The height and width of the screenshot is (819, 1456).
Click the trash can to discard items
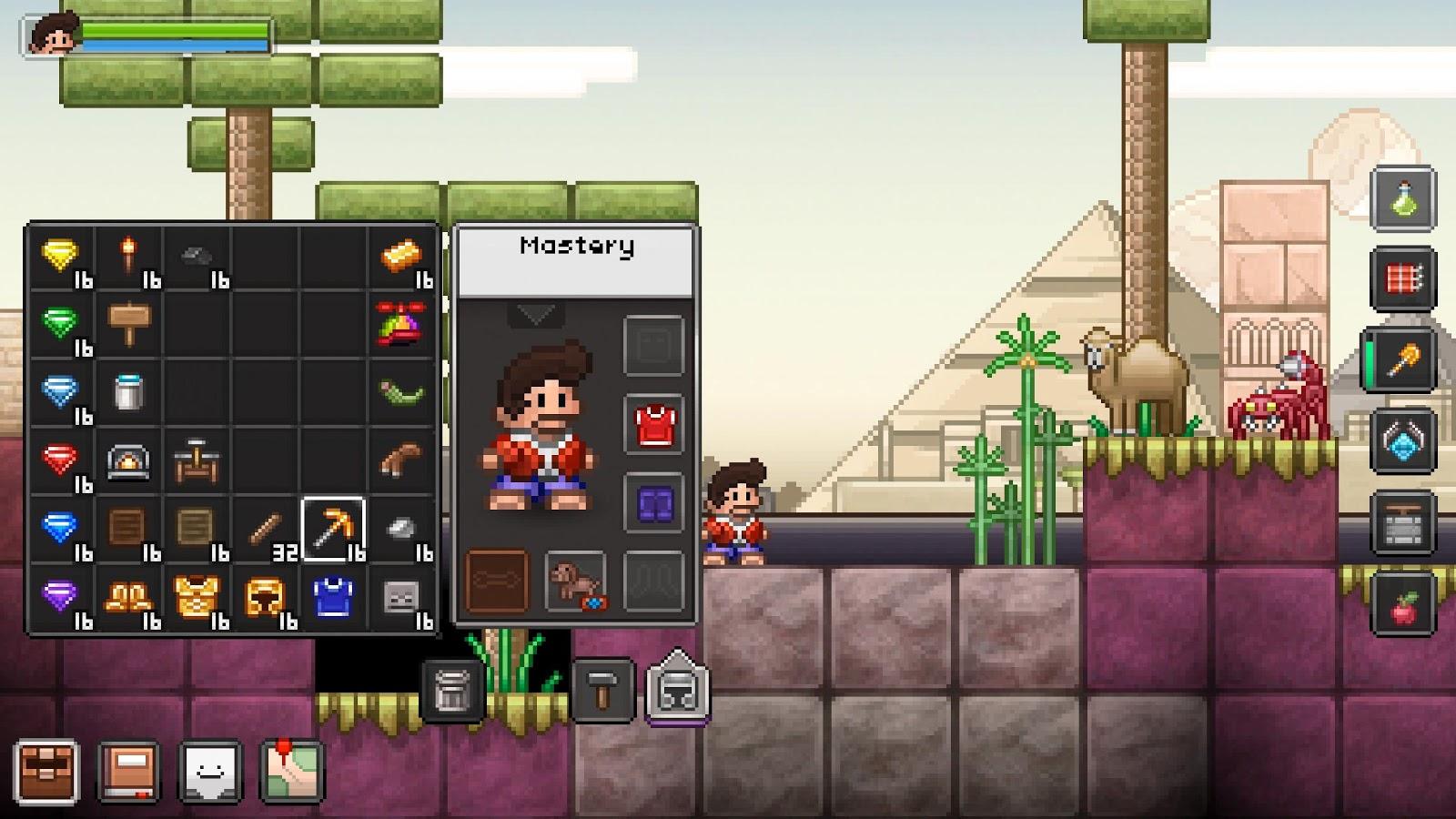(x=449, y=690)
